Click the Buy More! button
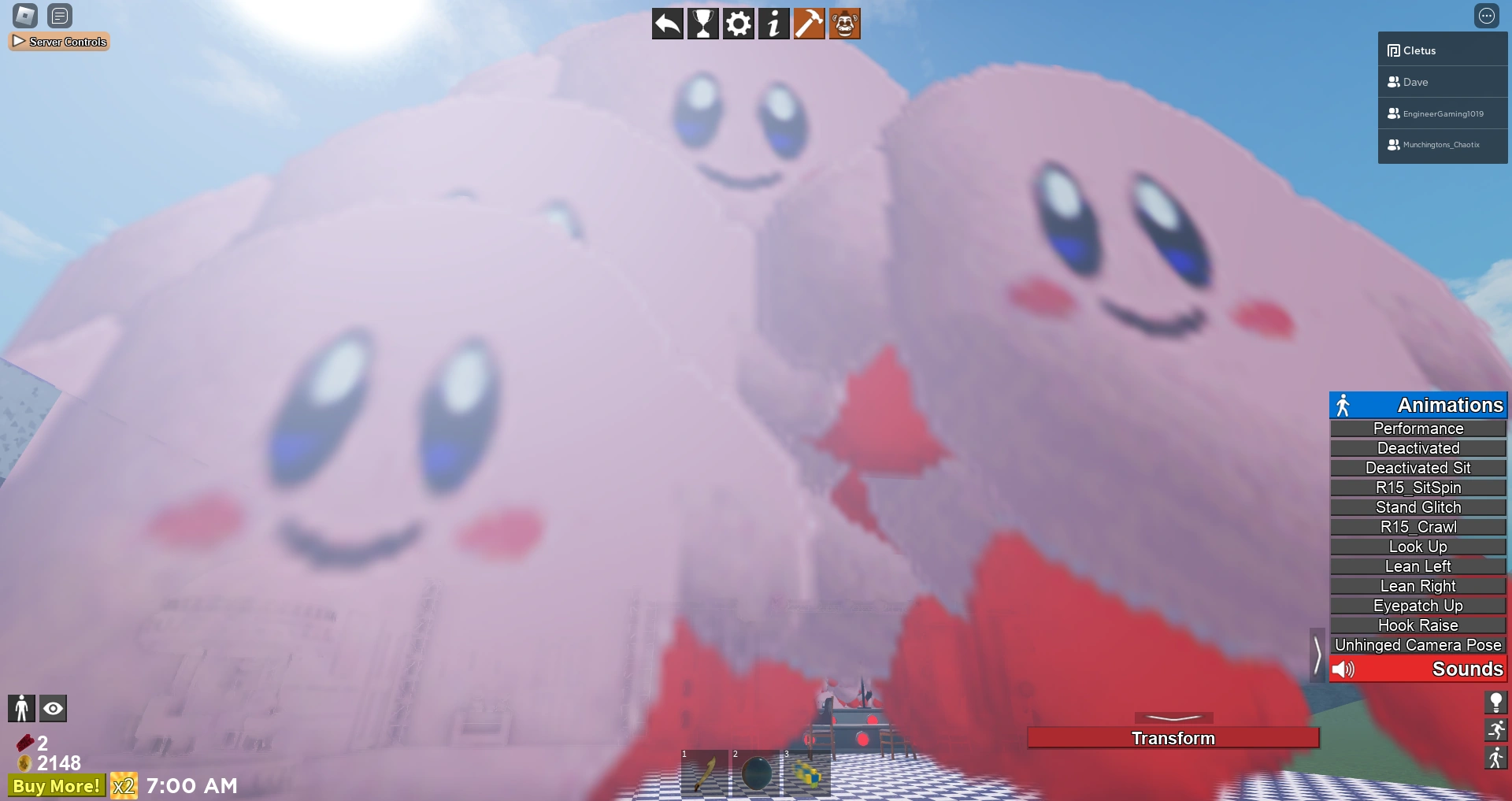The image size is (1512, 801). tap(54, 785)
